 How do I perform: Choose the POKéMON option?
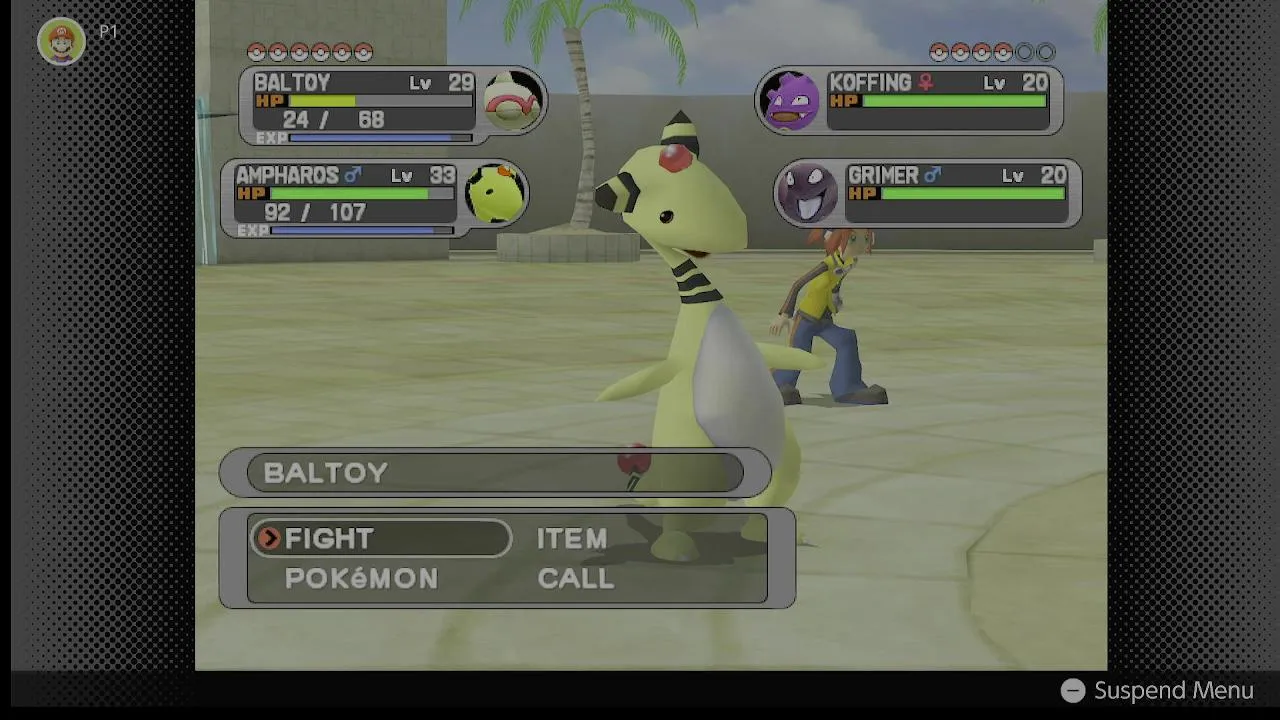tap(361, 579)
